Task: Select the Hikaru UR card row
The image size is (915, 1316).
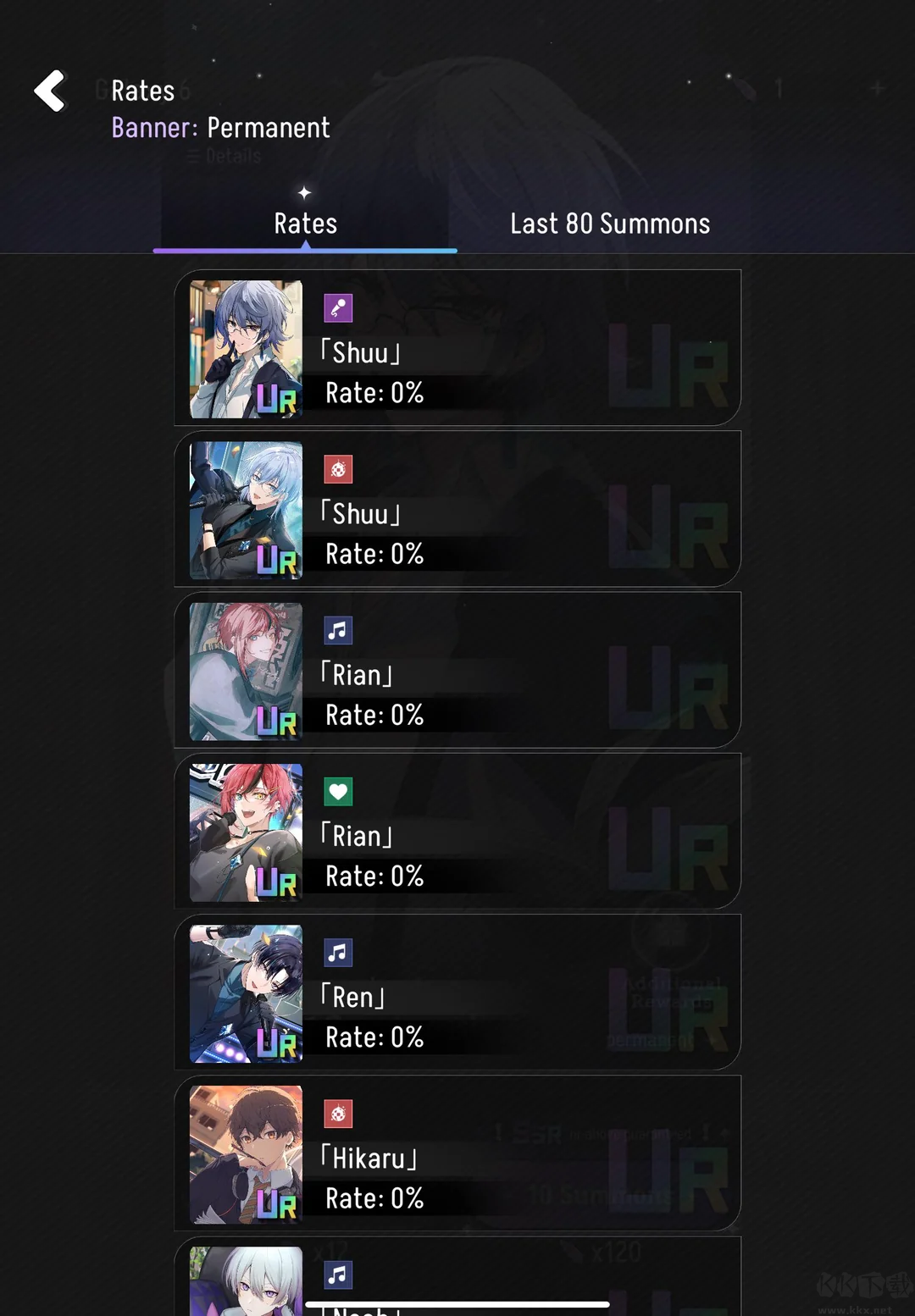Action: pyautogui.click(x=457, y=1153)
